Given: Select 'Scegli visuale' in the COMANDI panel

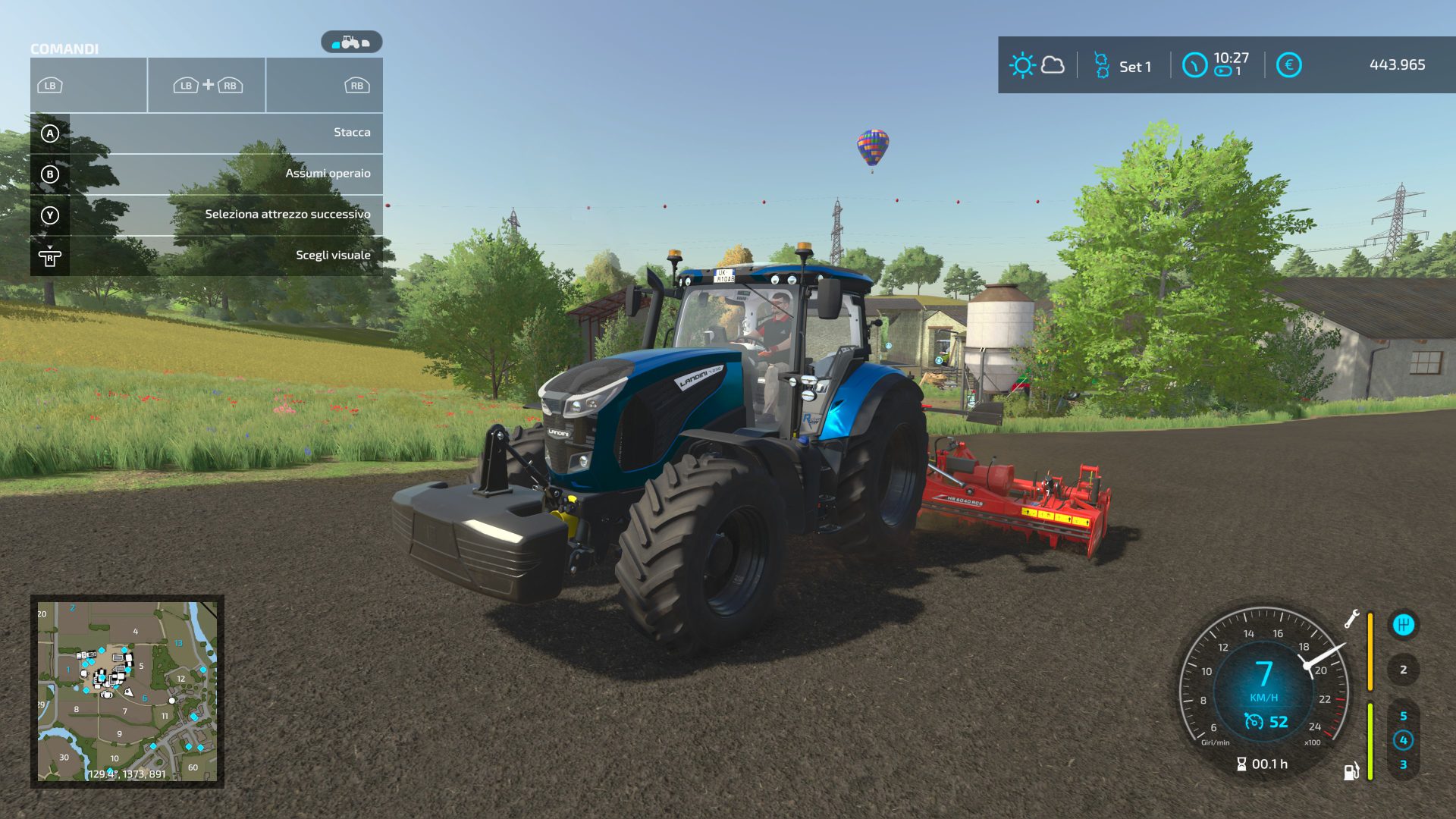Looking at the screenshot, I should pos(334,255).
